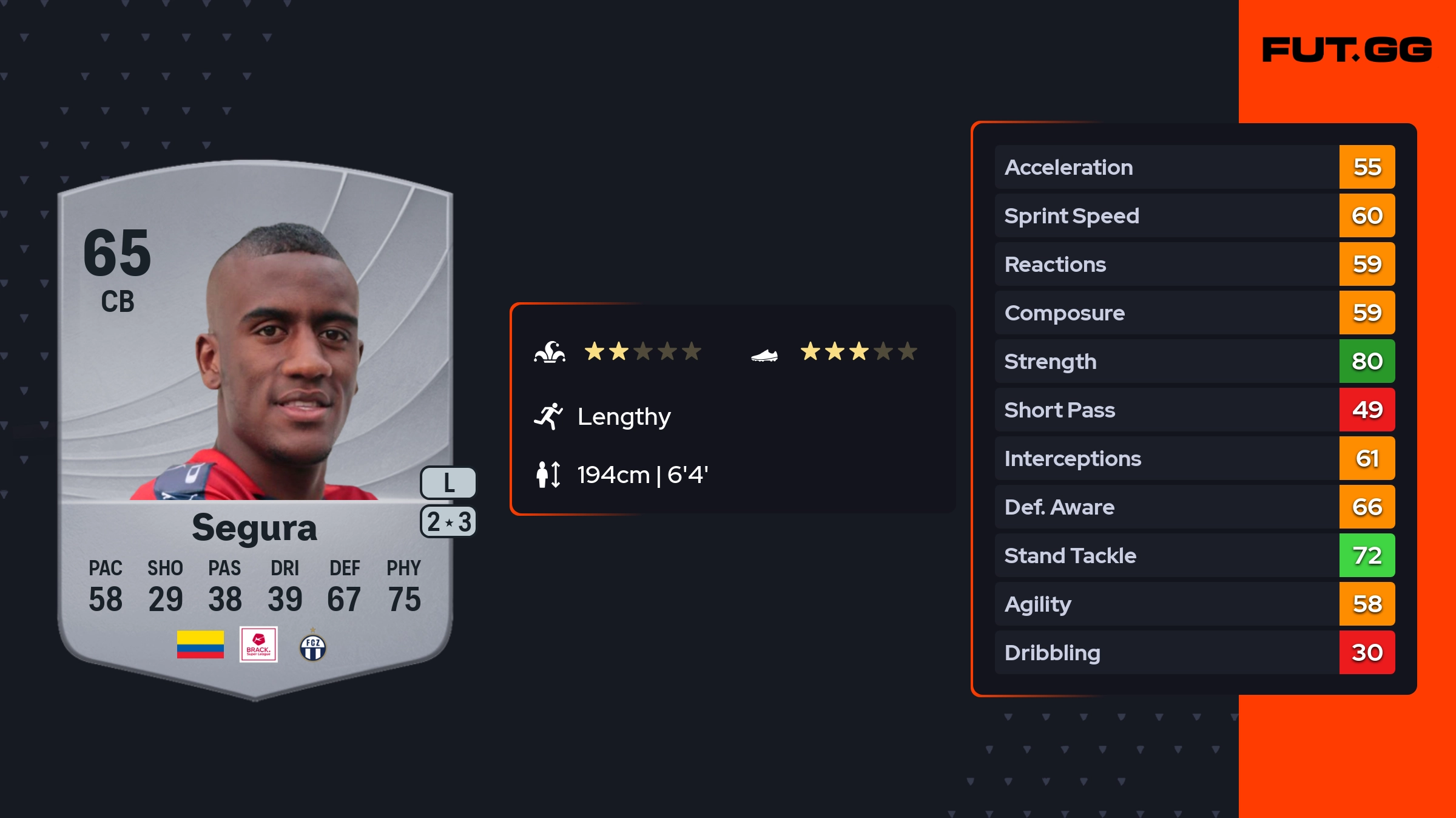This screenshot has height=818, width=1456.
Task: Click the L preferred foot badge
Action: (448, 483)
